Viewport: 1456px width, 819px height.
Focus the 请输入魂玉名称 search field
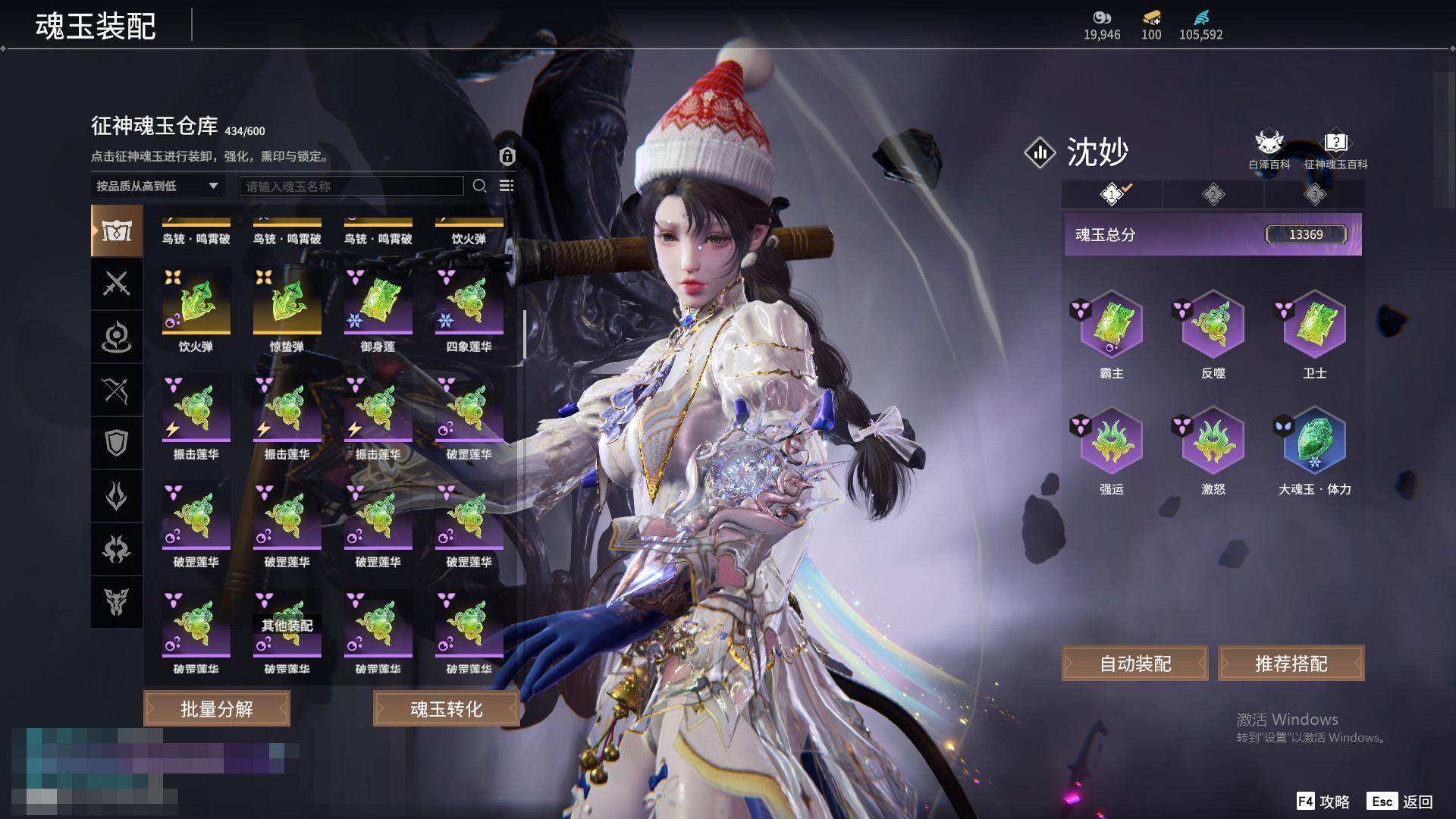coord(351,186)
